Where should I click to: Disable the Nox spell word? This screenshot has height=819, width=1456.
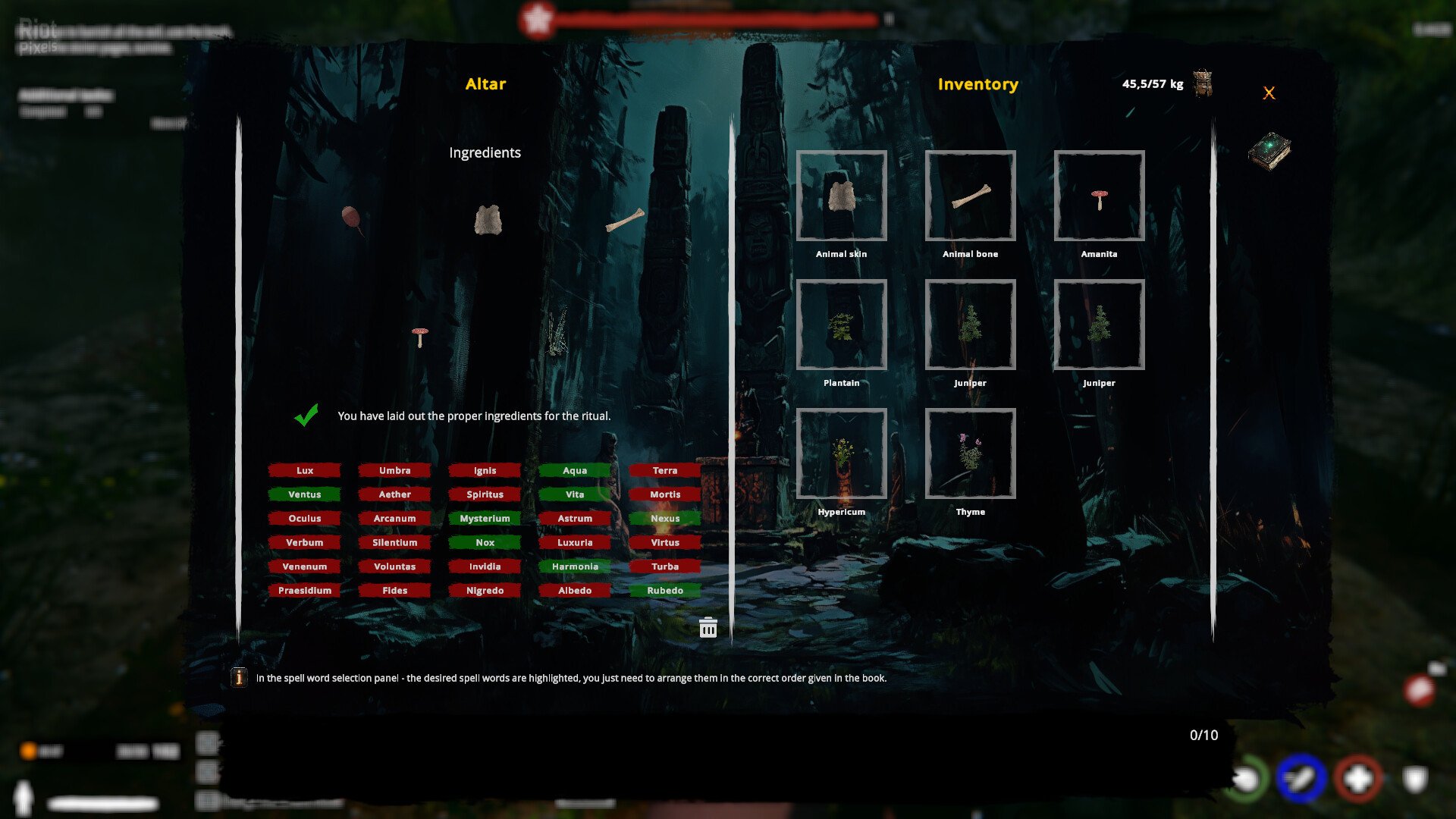pos(485,542)
